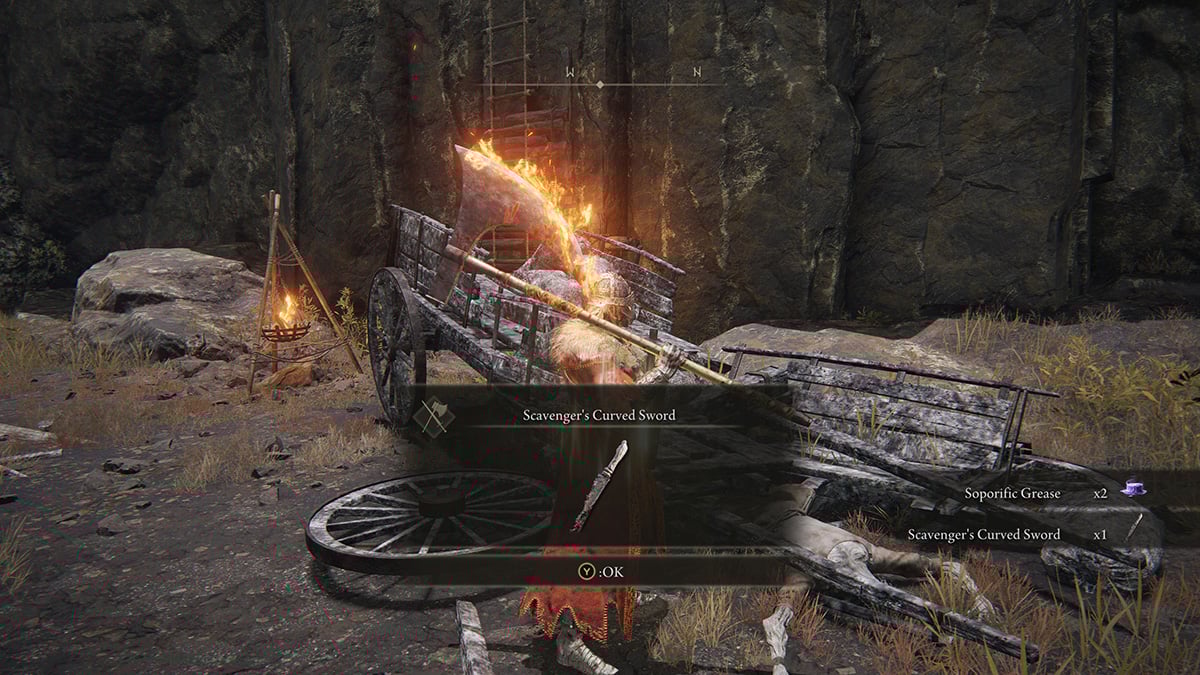Confirm the item pickup with OK

point(599,571)
